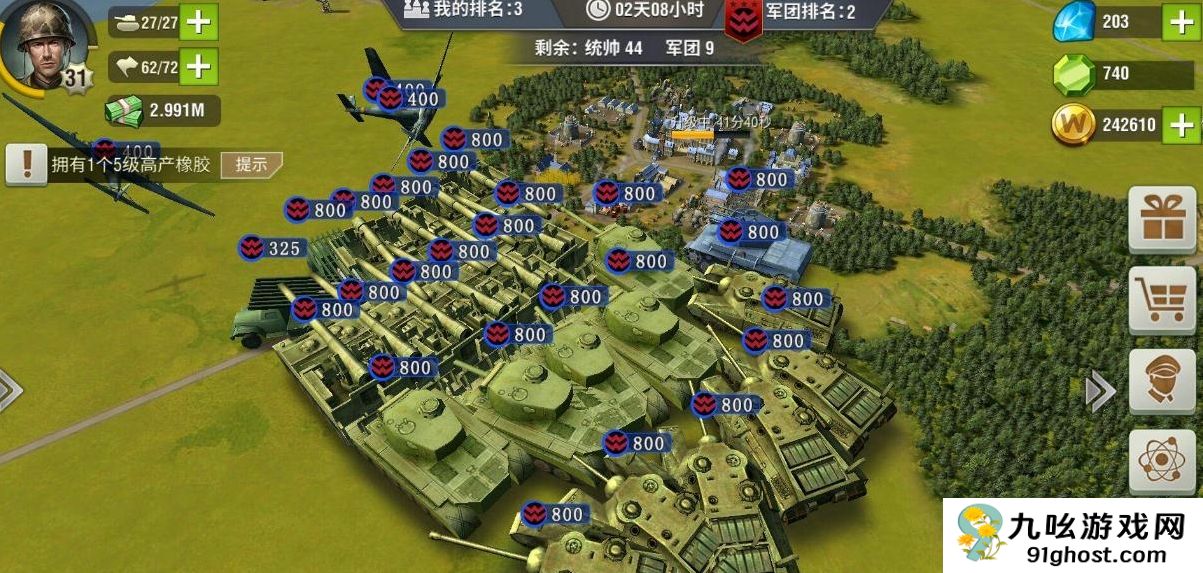This screenshot has width=1203, height=573.
Task: Open the gift box rewards
Action: (x=1162, y=219)
